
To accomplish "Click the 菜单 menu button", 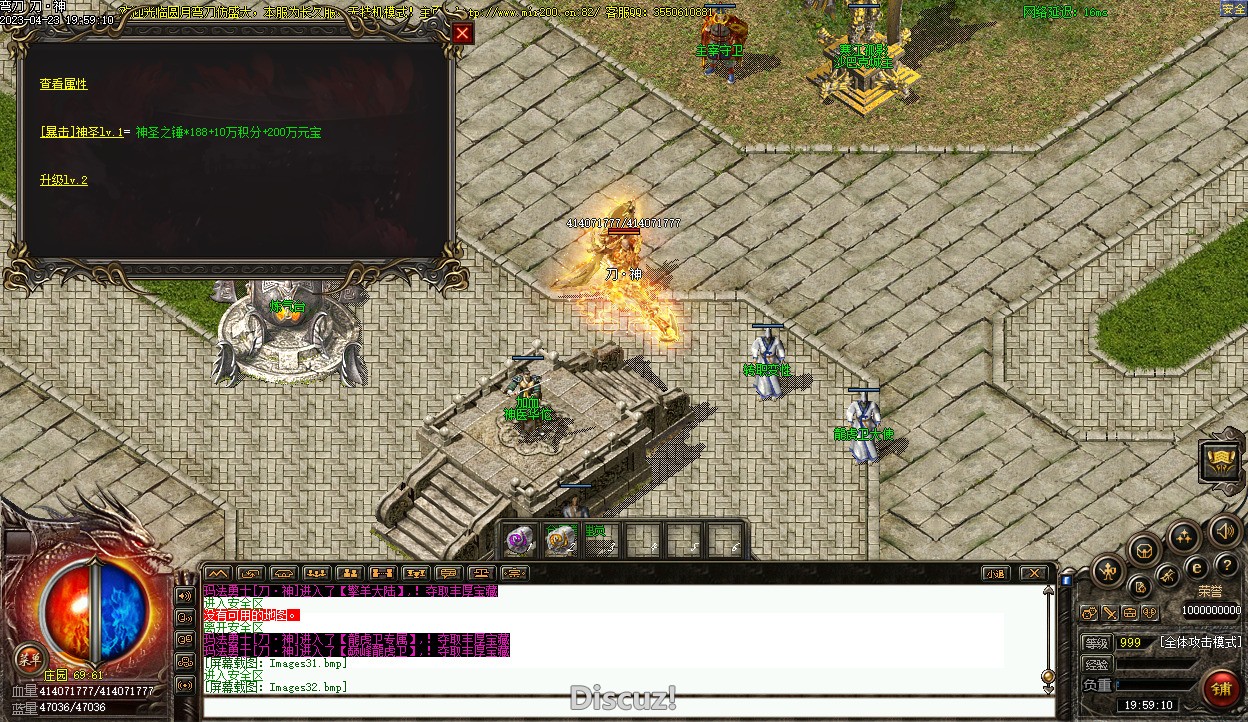I will (x=29, y=657).
